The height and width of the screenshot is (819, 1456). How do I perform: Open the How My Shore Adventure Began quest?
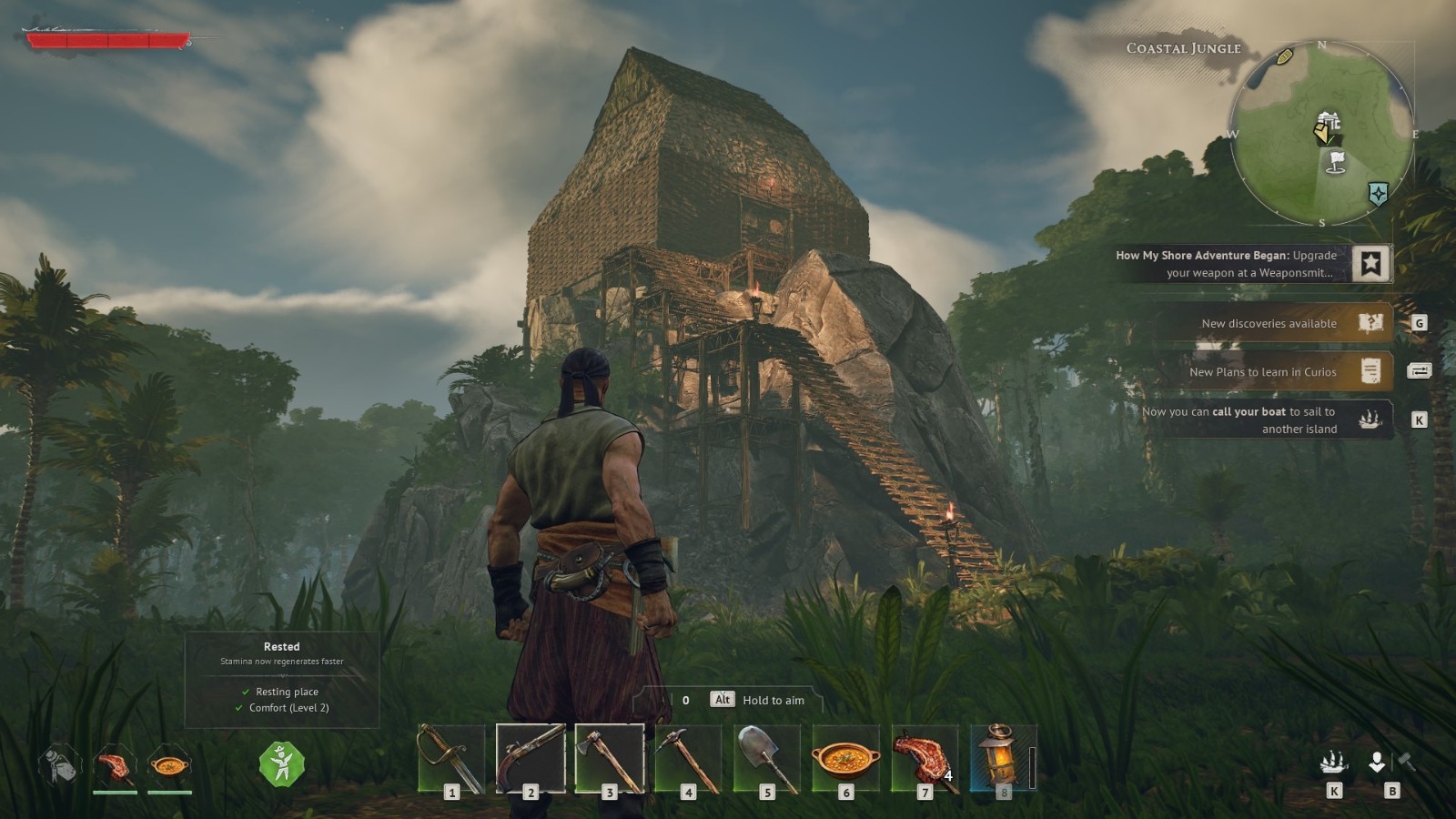pyautogui.click(x=1252, y=264)
